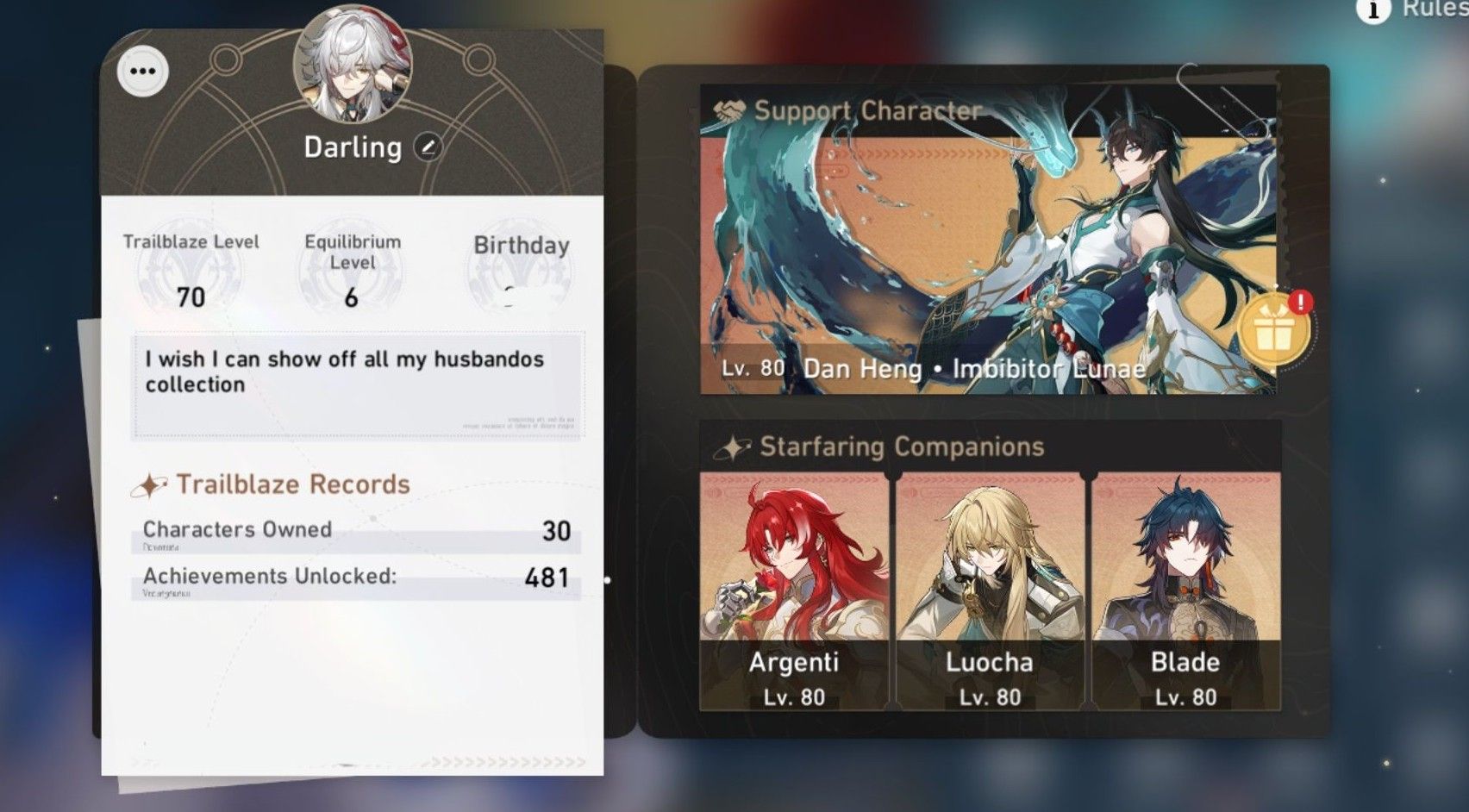The height and width of the screenshot is (812, 1469).
Task: Click the Trailblaze Records star emblem
Action: (x=152, y=484)
